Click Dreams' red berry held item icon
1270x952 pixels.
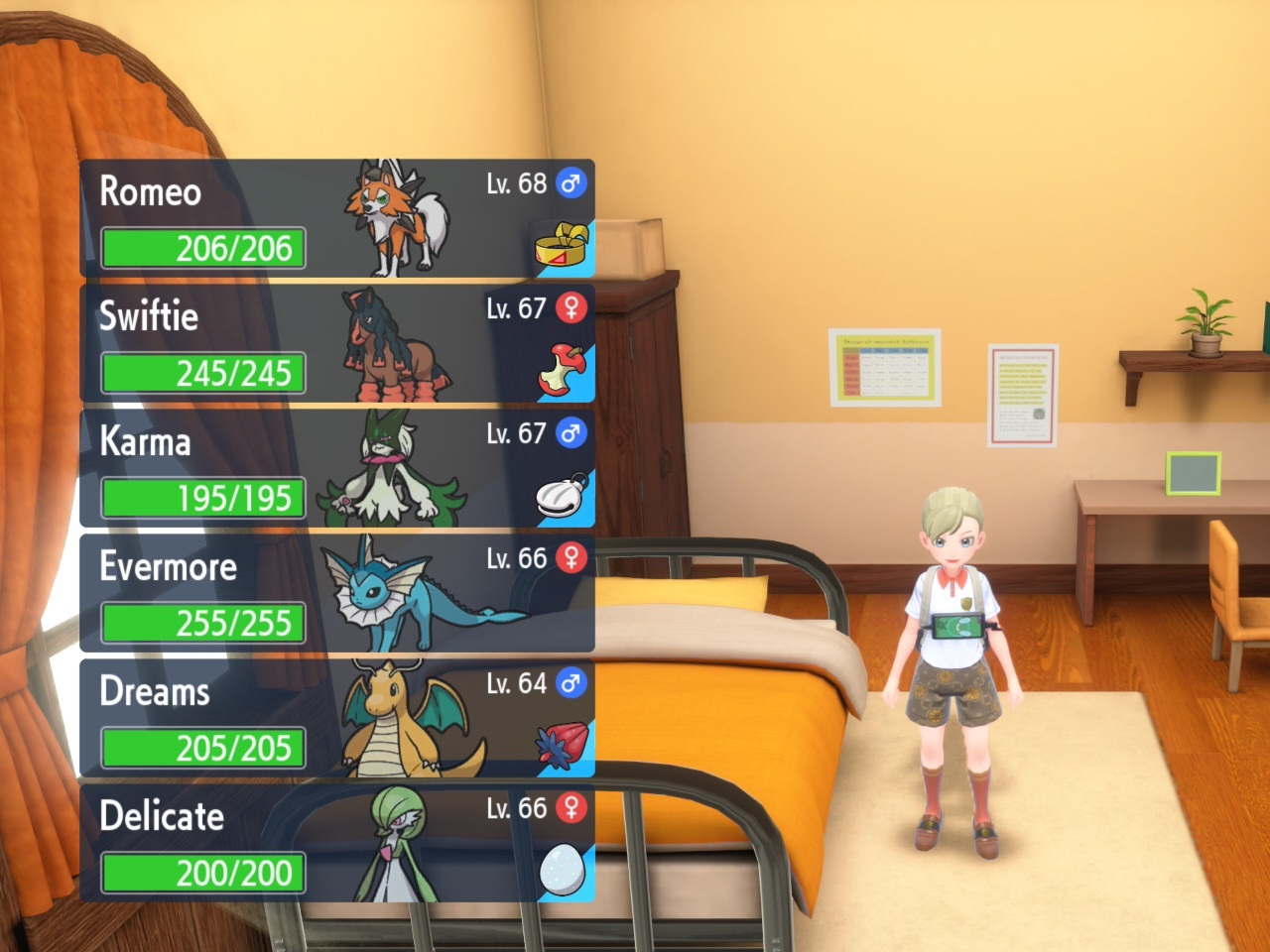pos(562,747)
